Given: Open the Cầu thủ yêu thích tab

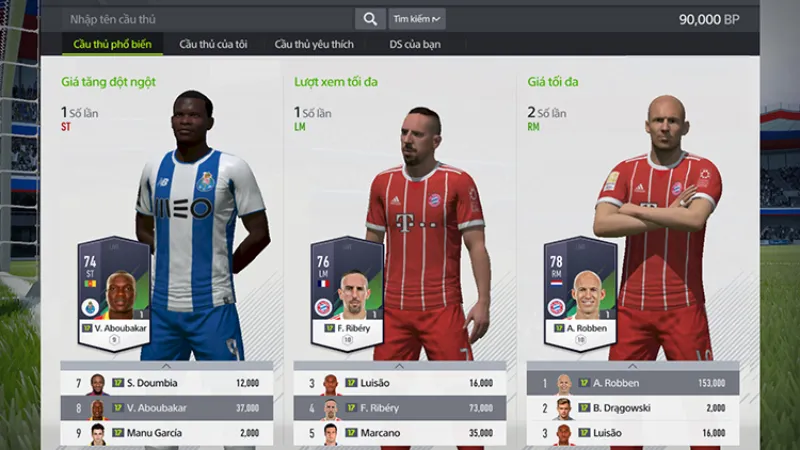Looking at the screenshot, I should coord(314,44).
